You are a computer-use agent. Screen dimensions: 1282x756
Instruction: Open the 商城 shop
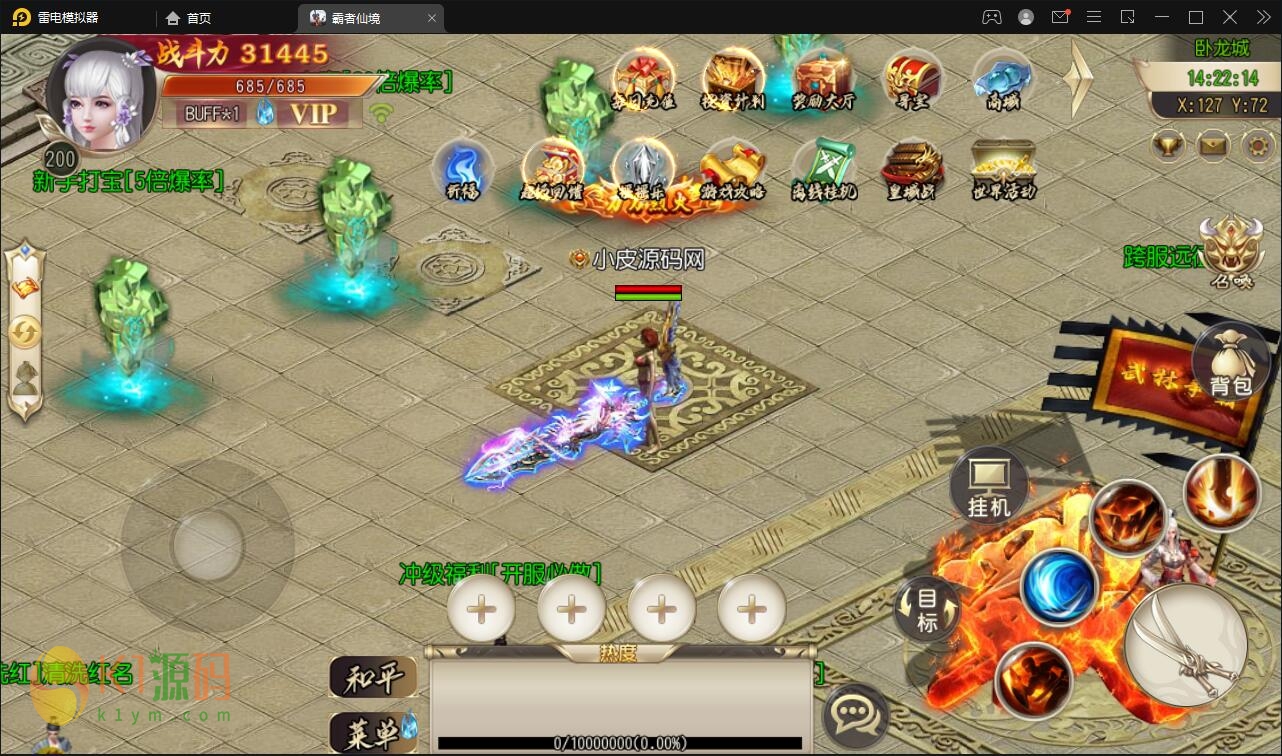[x=1002, y=79]
